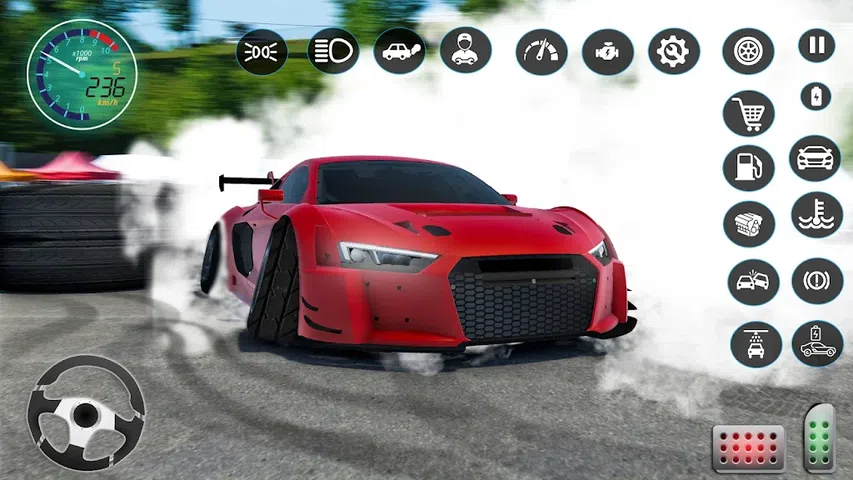Pause the game

point(816,46)
